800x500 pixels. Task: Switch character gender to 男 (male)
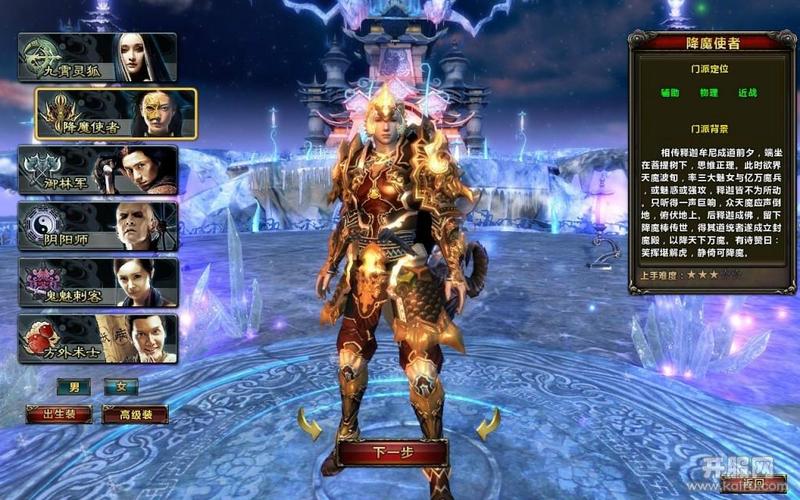coord(73,387)
